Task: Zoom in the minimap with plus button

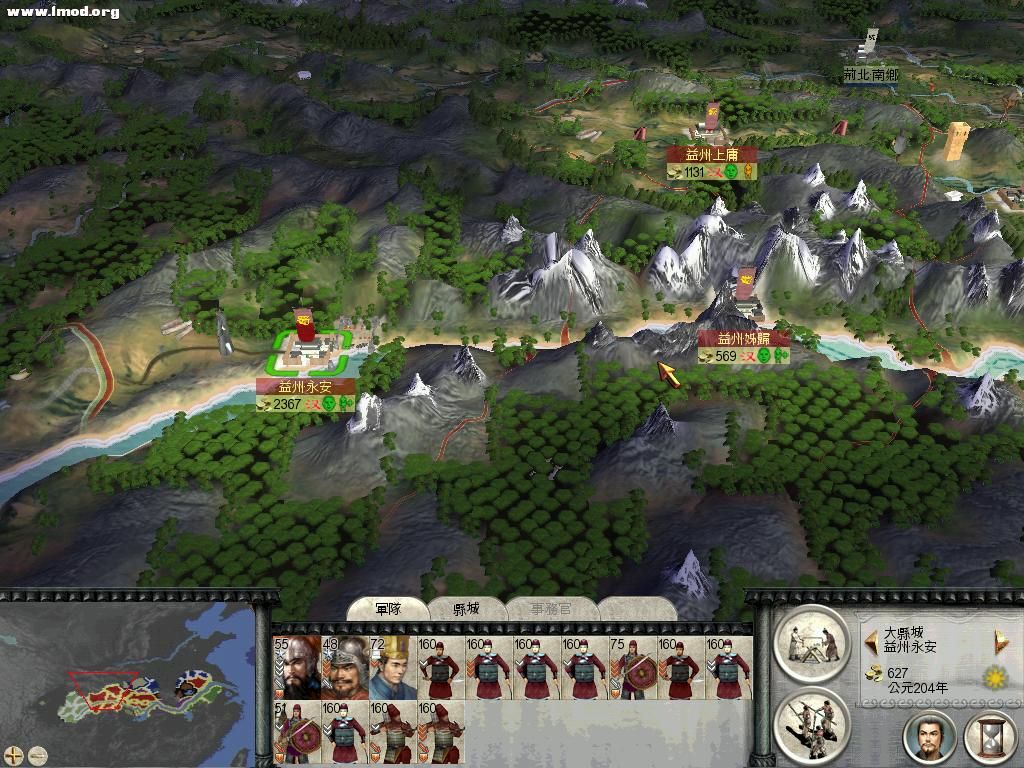Action: tap(14, 755)
